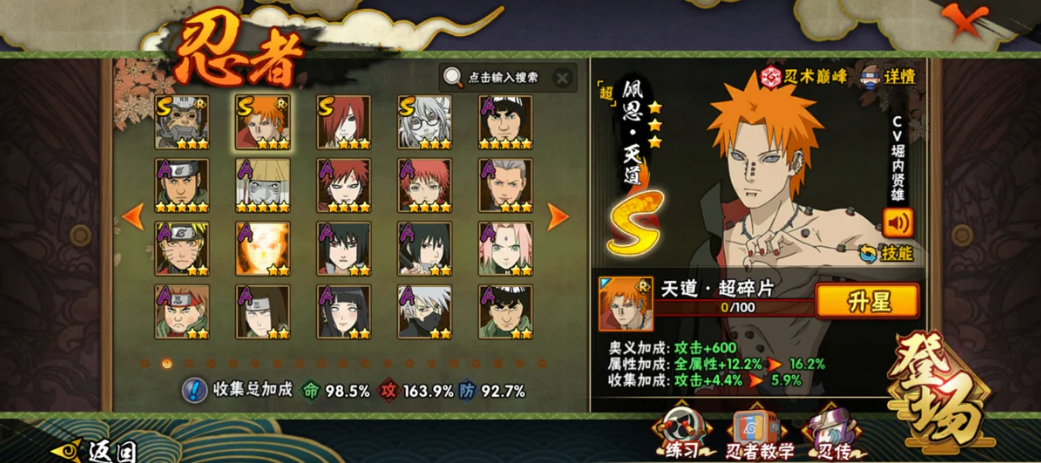Show collection bonus info icon
Image resolution: width=1041 pixels, height=463 pixels.
pyautogui.click(x=195, y=390)
